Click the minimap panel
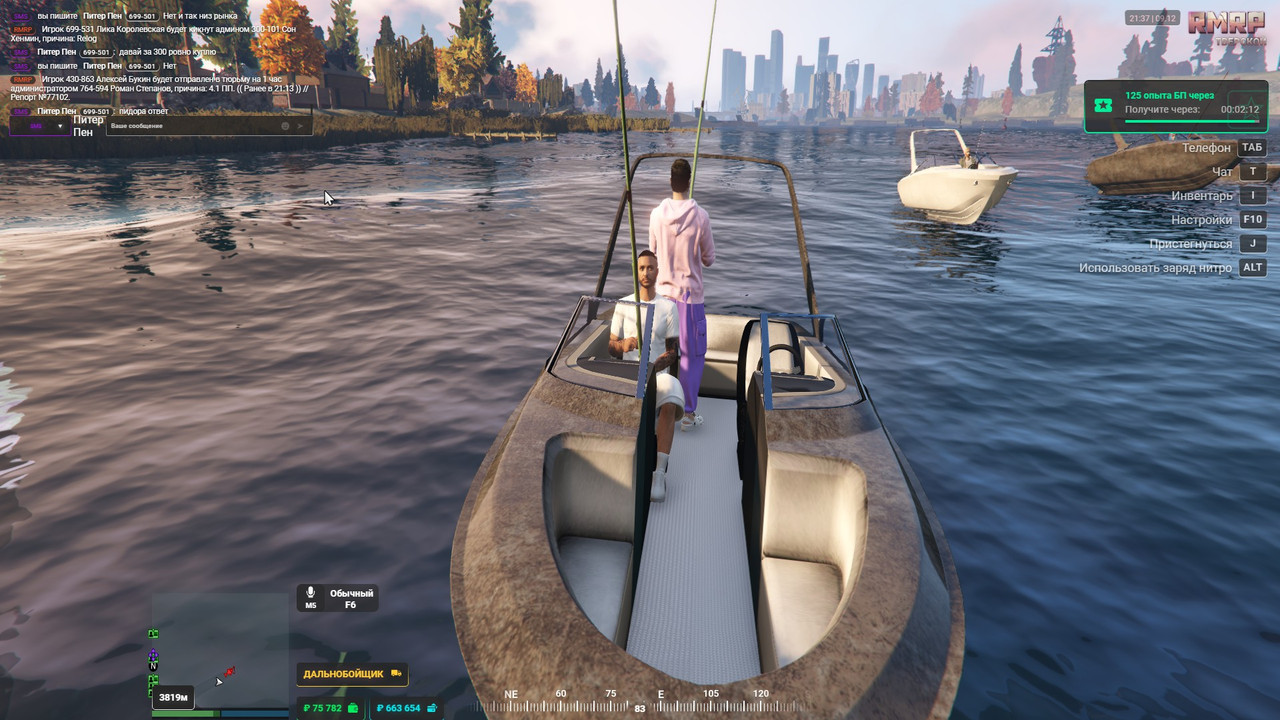This screenshot has height=720, width=1280. [220, 650]
